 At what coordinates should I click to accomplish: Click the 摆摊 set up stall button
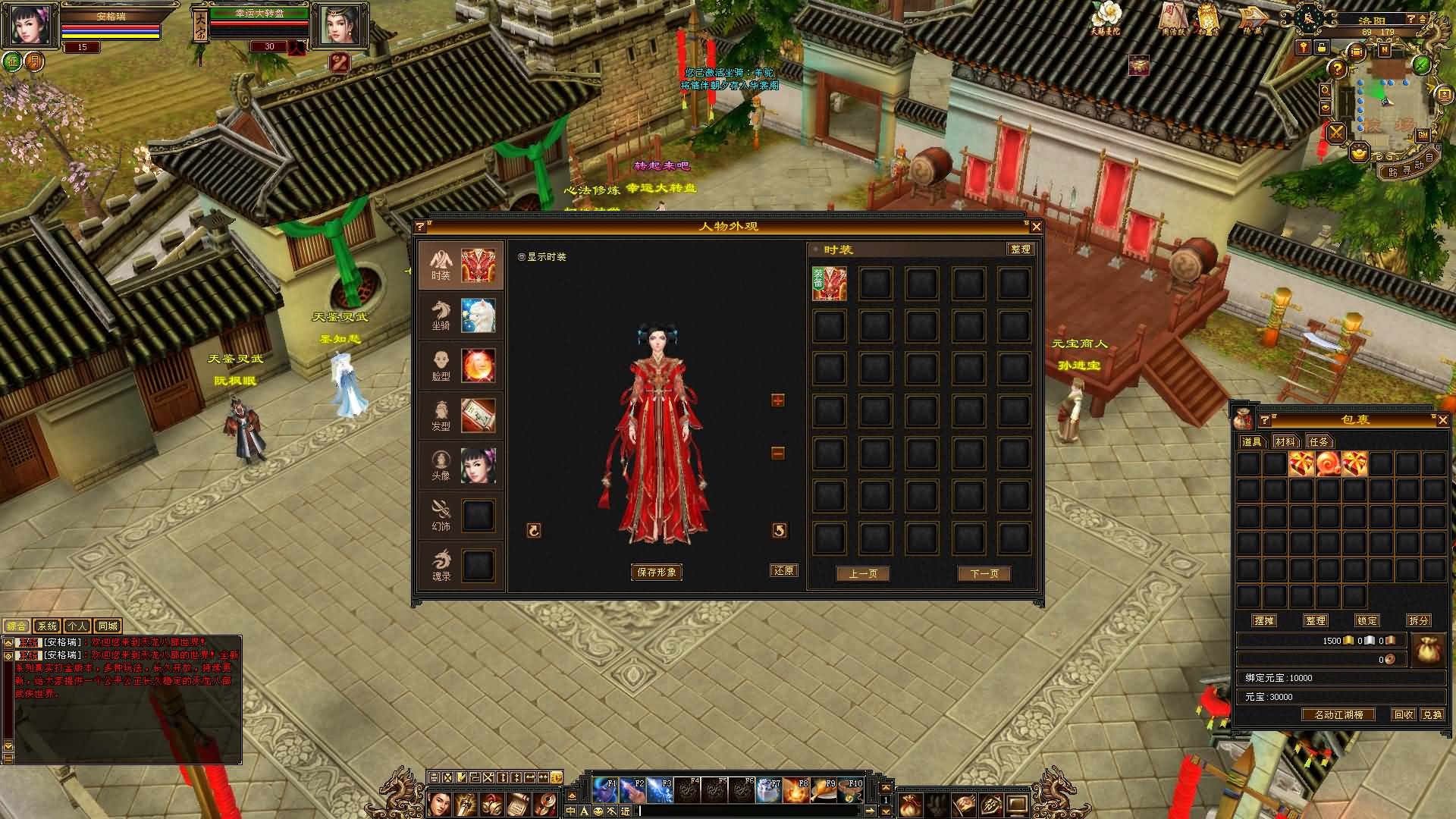[1264, 620]
